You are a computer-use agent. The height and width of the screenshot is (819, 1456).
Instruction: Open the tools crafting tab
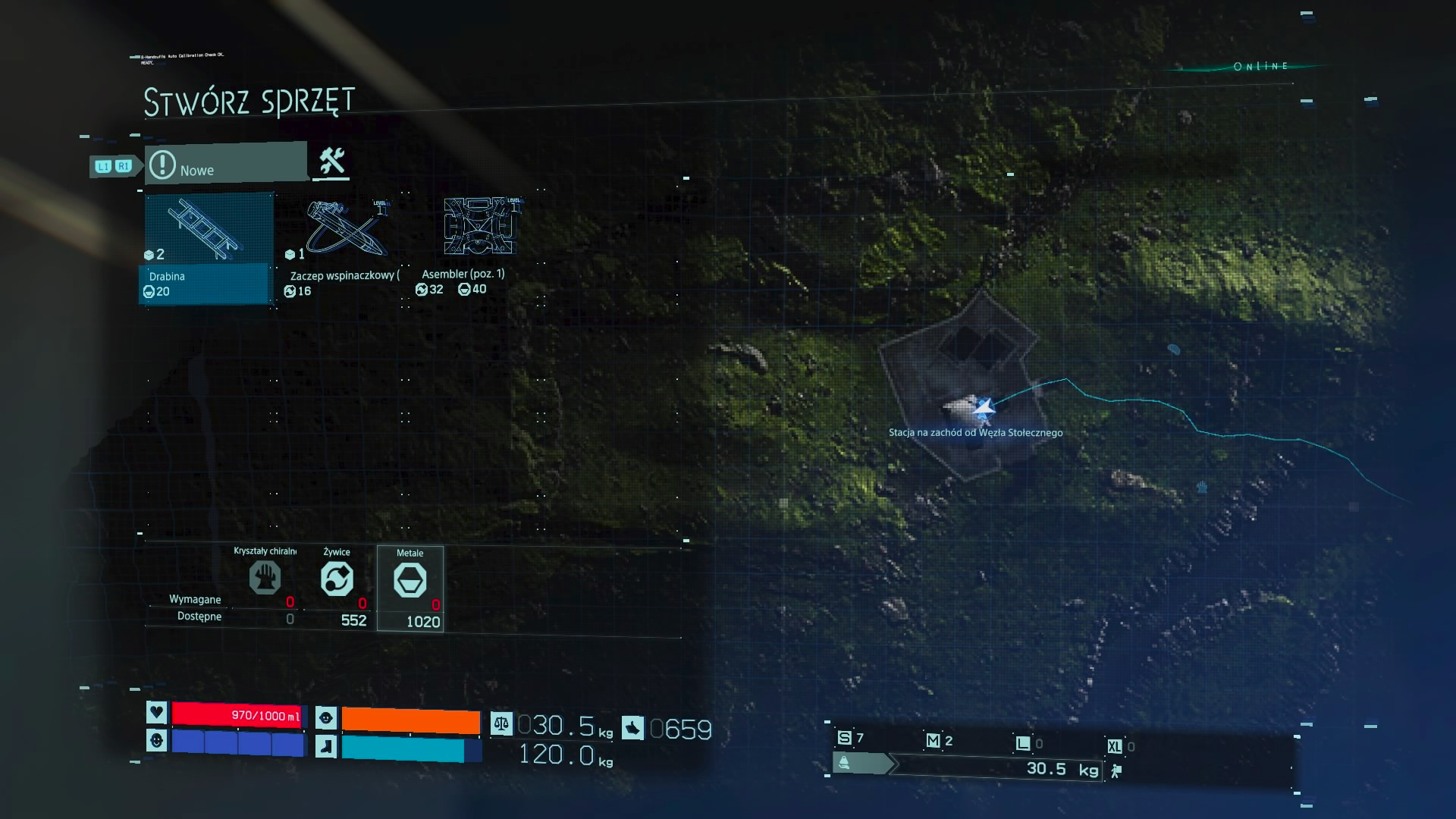coord(331,162)
